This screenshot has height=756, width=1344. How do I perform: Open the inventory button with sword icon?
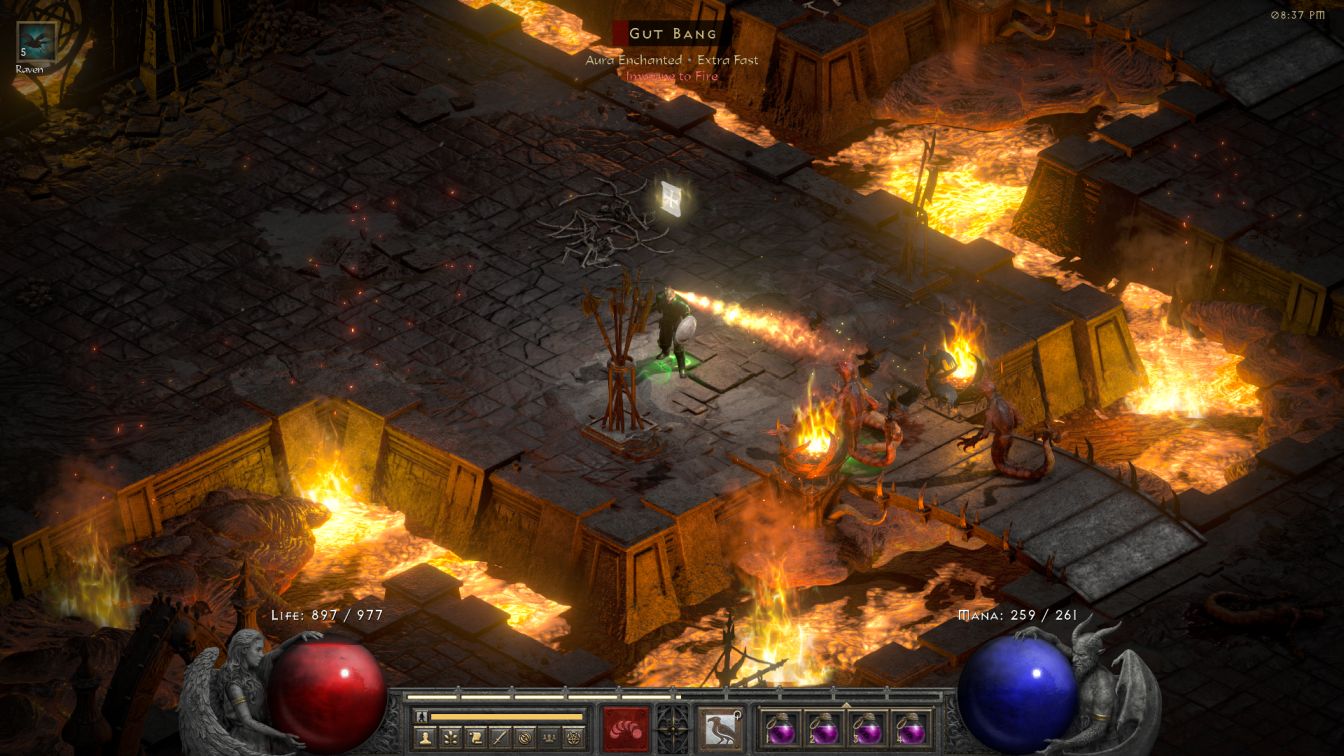click(x=499, y=738)
